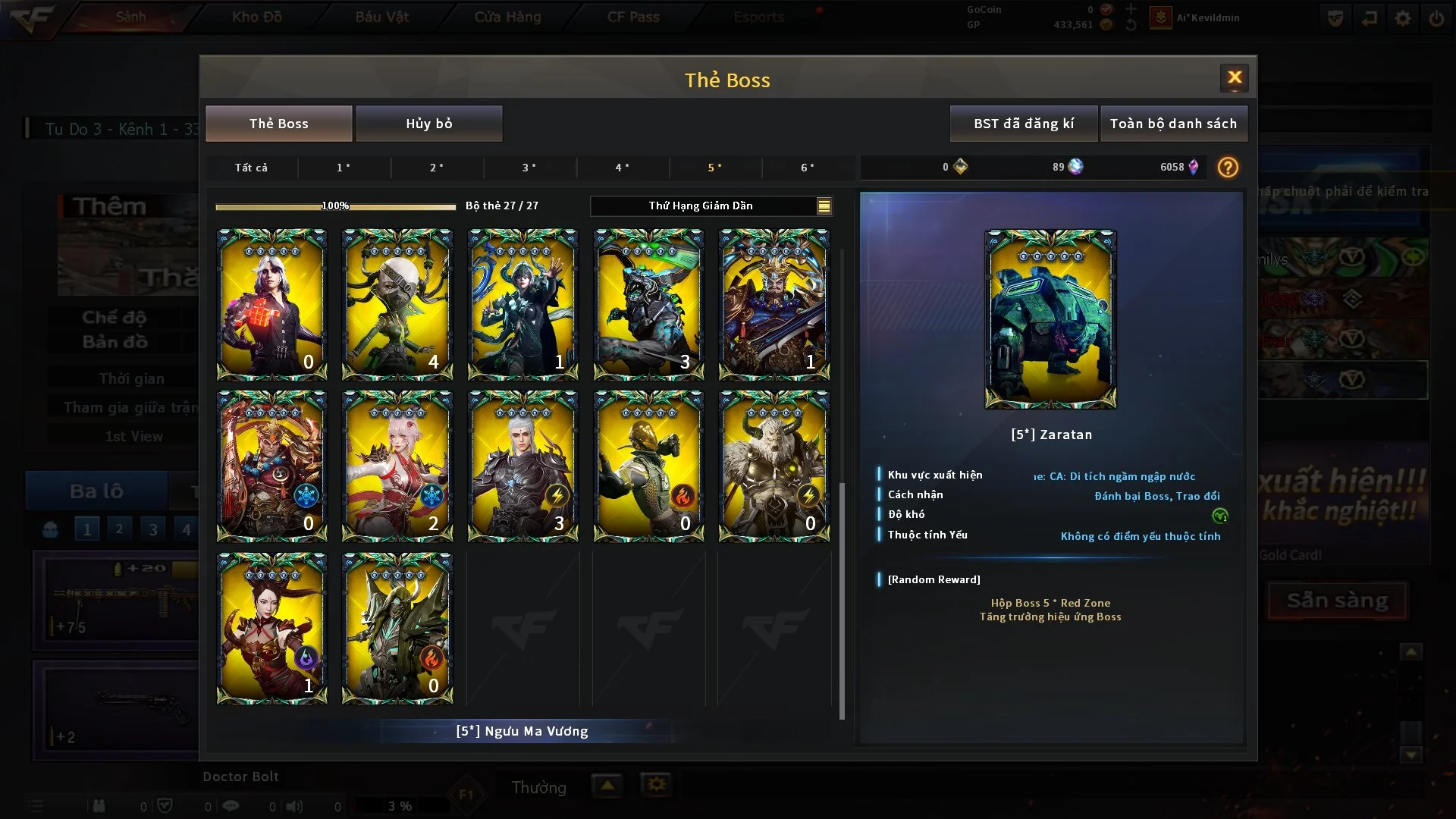Choose the white horned beast lightning card
Screen dimensions: 1456x819
coord(773,466)
